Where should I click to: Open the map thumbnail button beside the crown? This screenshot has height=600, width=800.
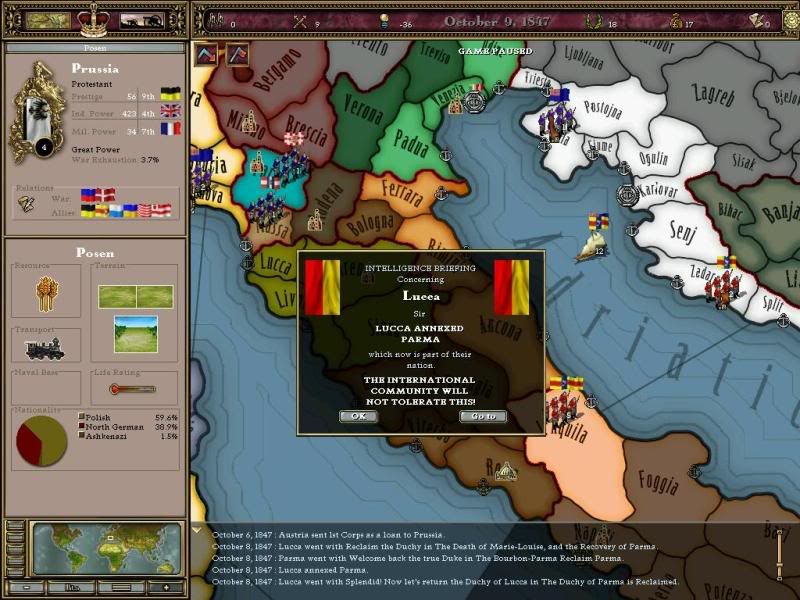tap(46, 19)
